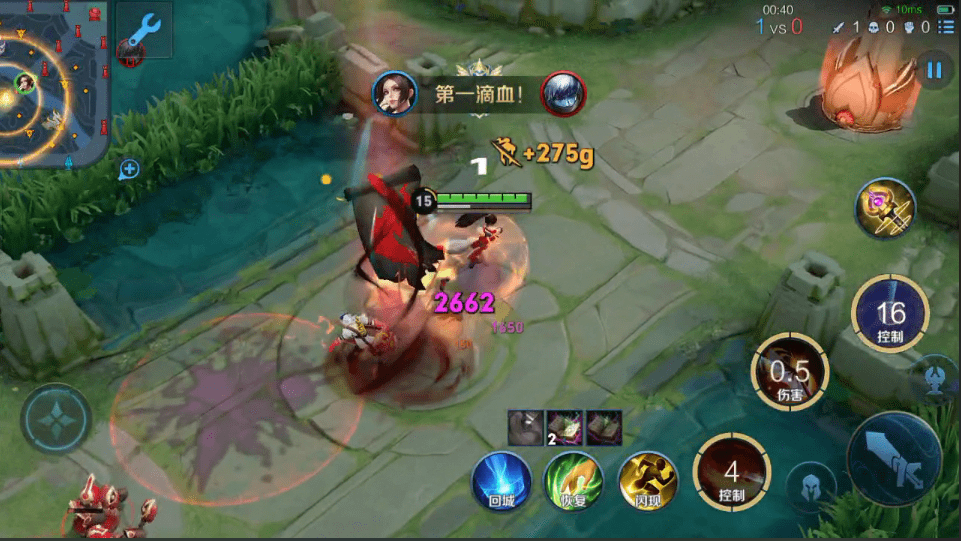Activate 回城 recall to base
Viewport: 961px width, 541px height.
[x=501, y=481]
